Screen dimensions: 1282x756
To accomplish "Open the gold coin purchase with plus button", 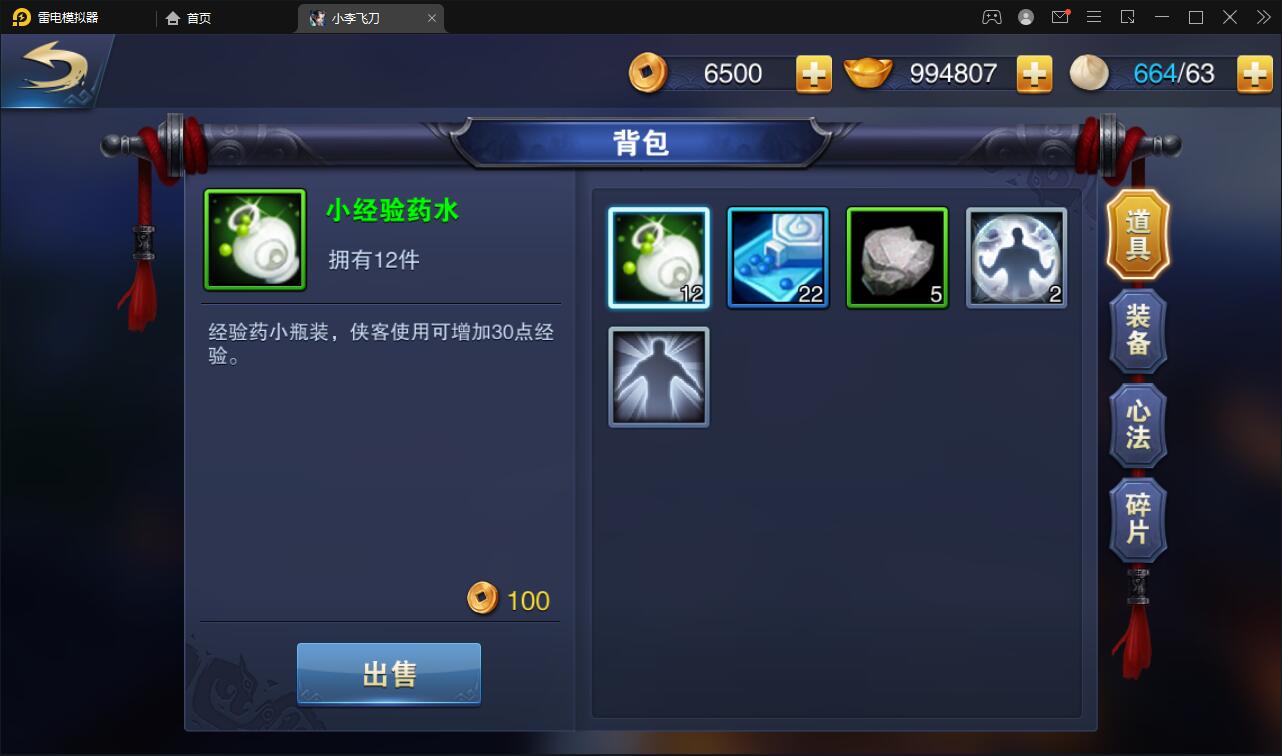I will point(813,73).
